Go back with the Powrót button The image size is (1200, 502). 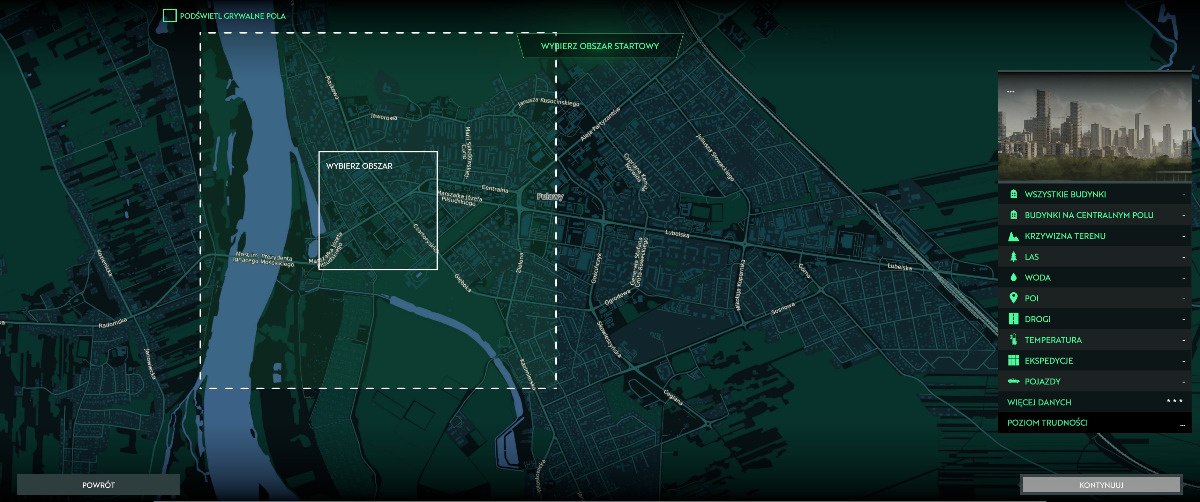tap(98, 485)
